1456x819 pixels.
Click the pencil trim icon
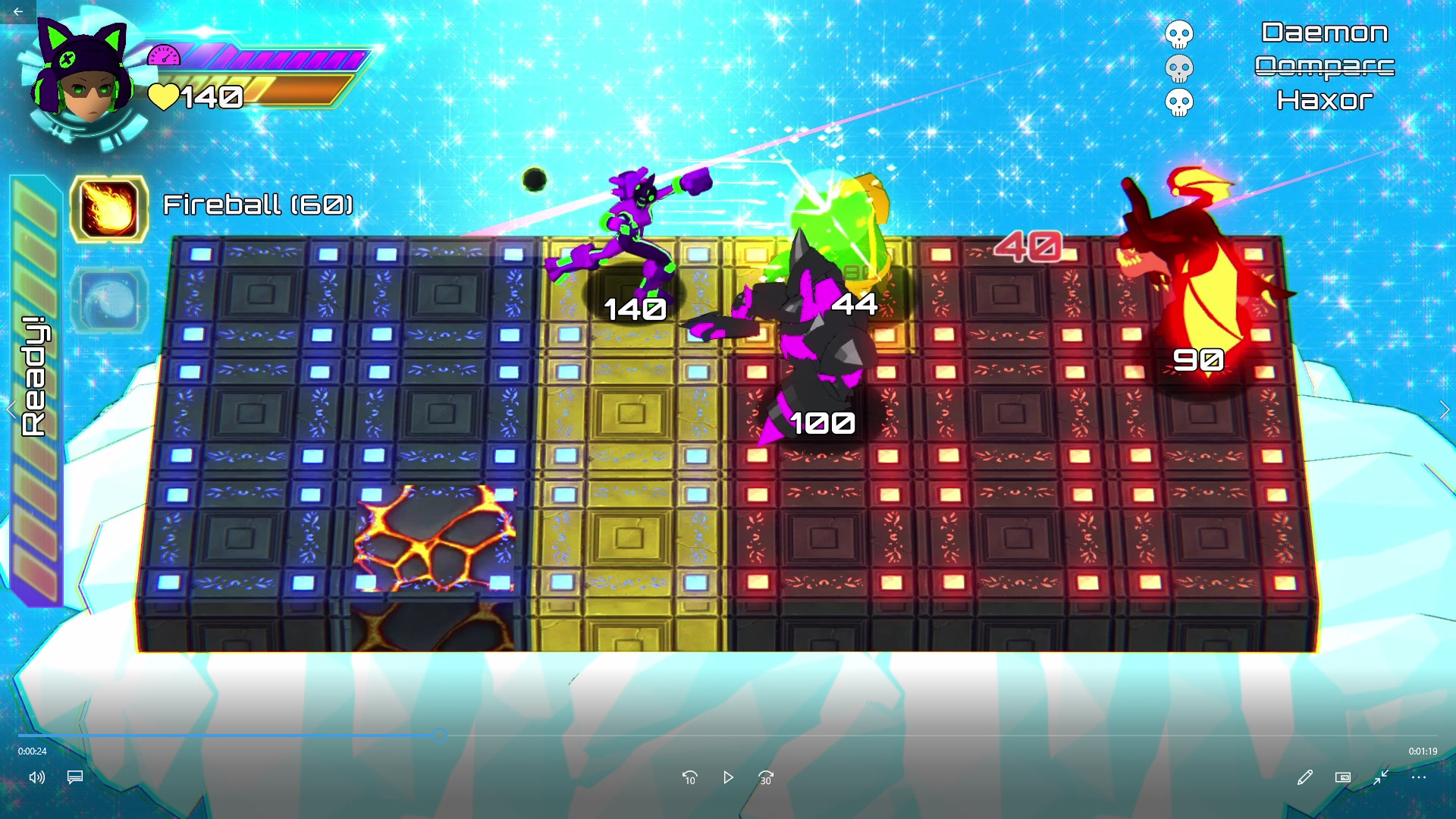click(x=1304, y=777)
